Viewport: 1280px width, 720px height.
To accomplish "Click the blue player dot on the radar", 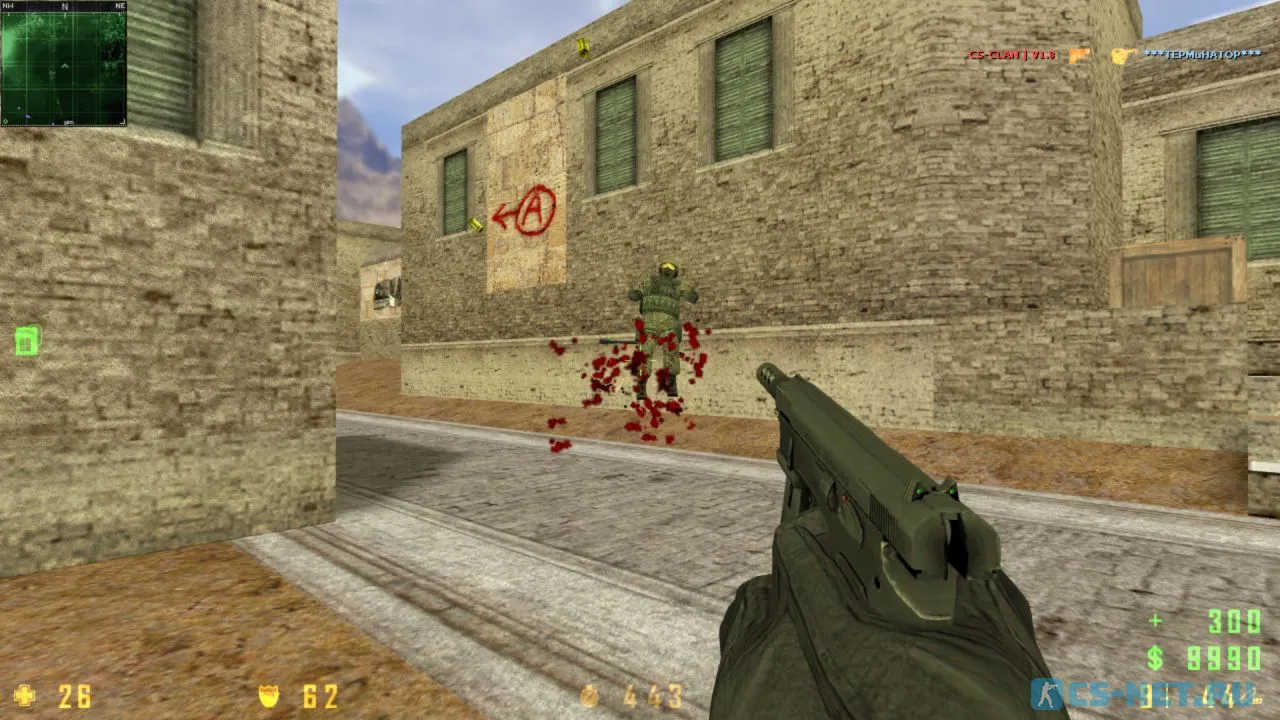I will click(x=27, y=115).
